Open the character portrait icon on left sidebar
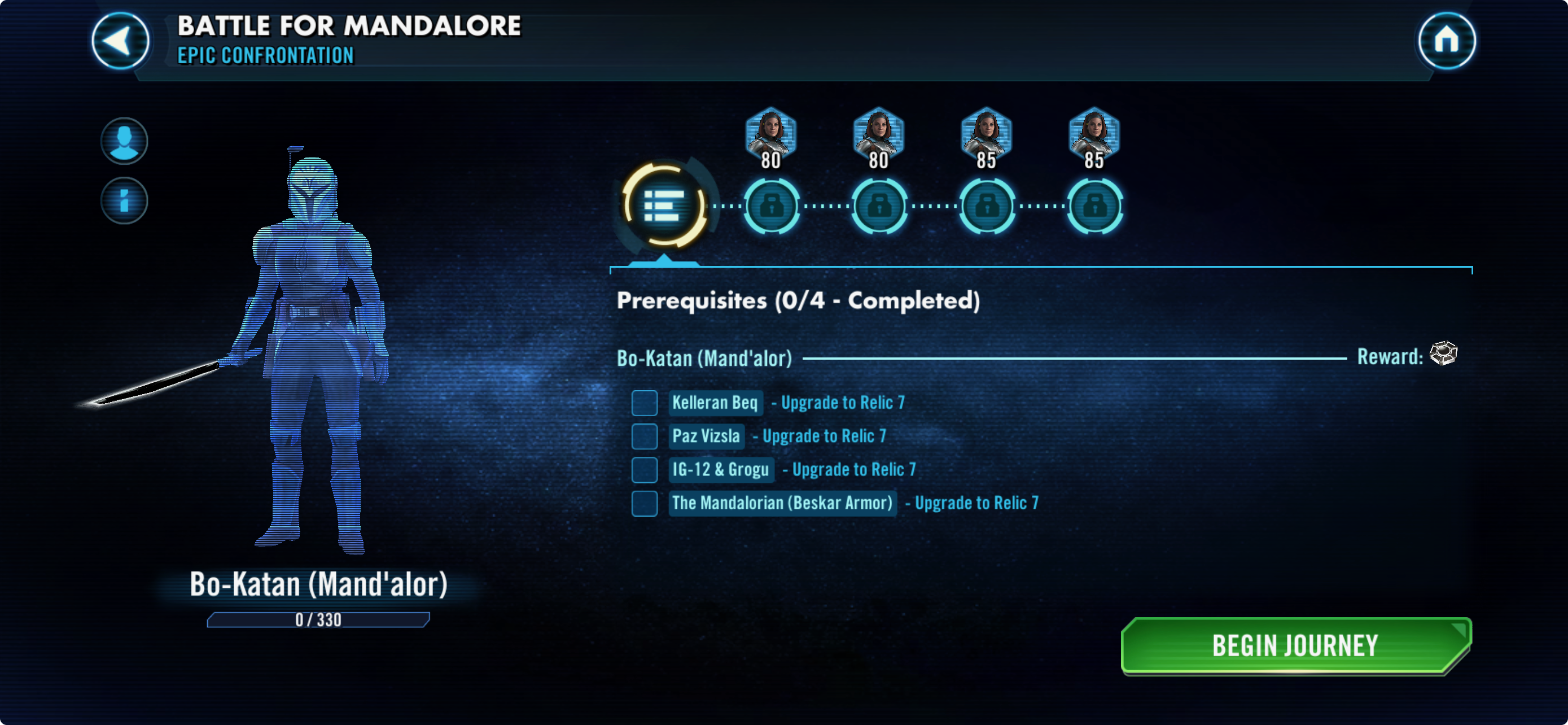1568x725 pixels. click(x=124, y=140)
